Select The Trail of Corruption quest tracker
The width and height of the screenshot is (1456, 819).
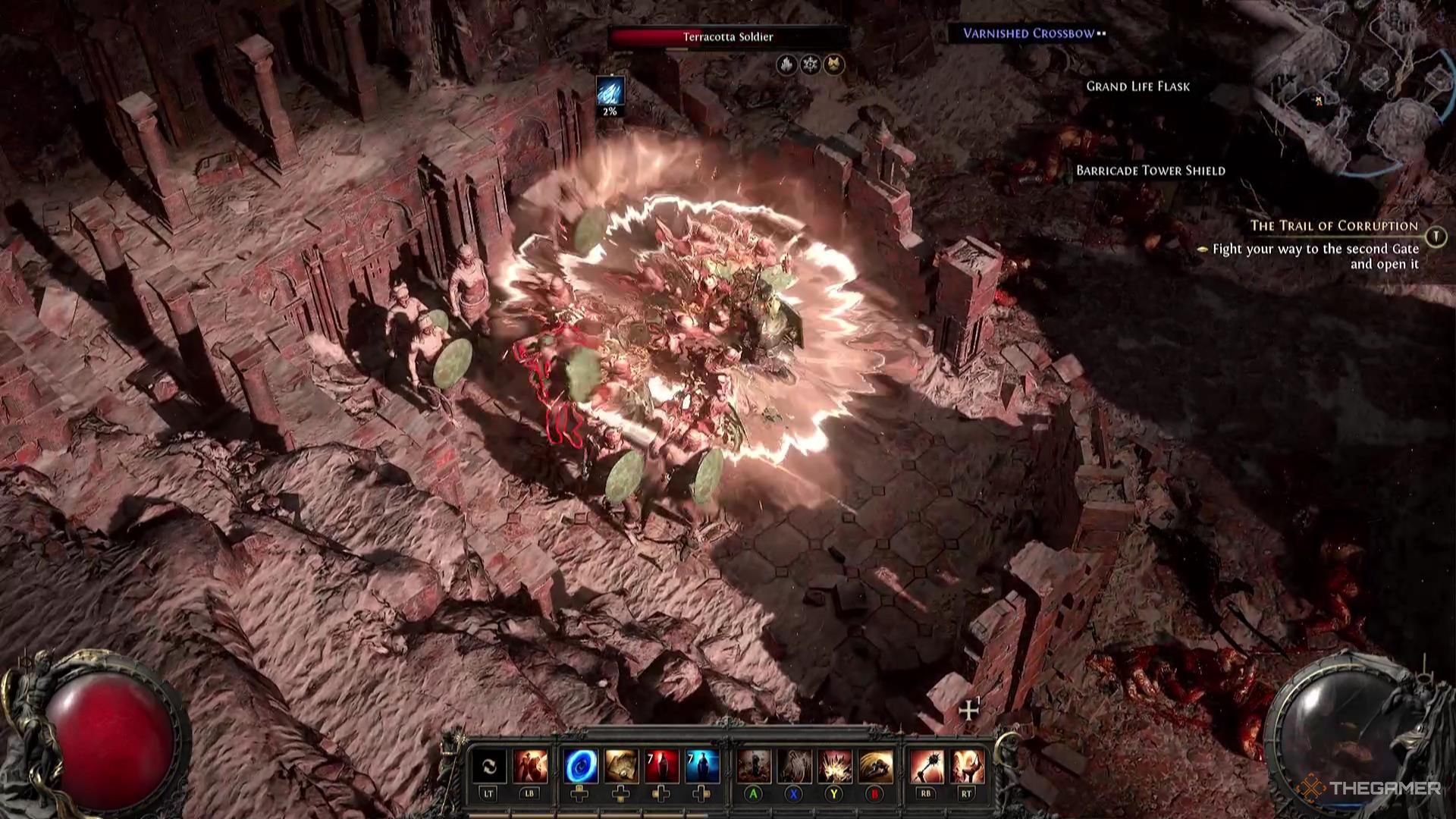point(1333,226)
